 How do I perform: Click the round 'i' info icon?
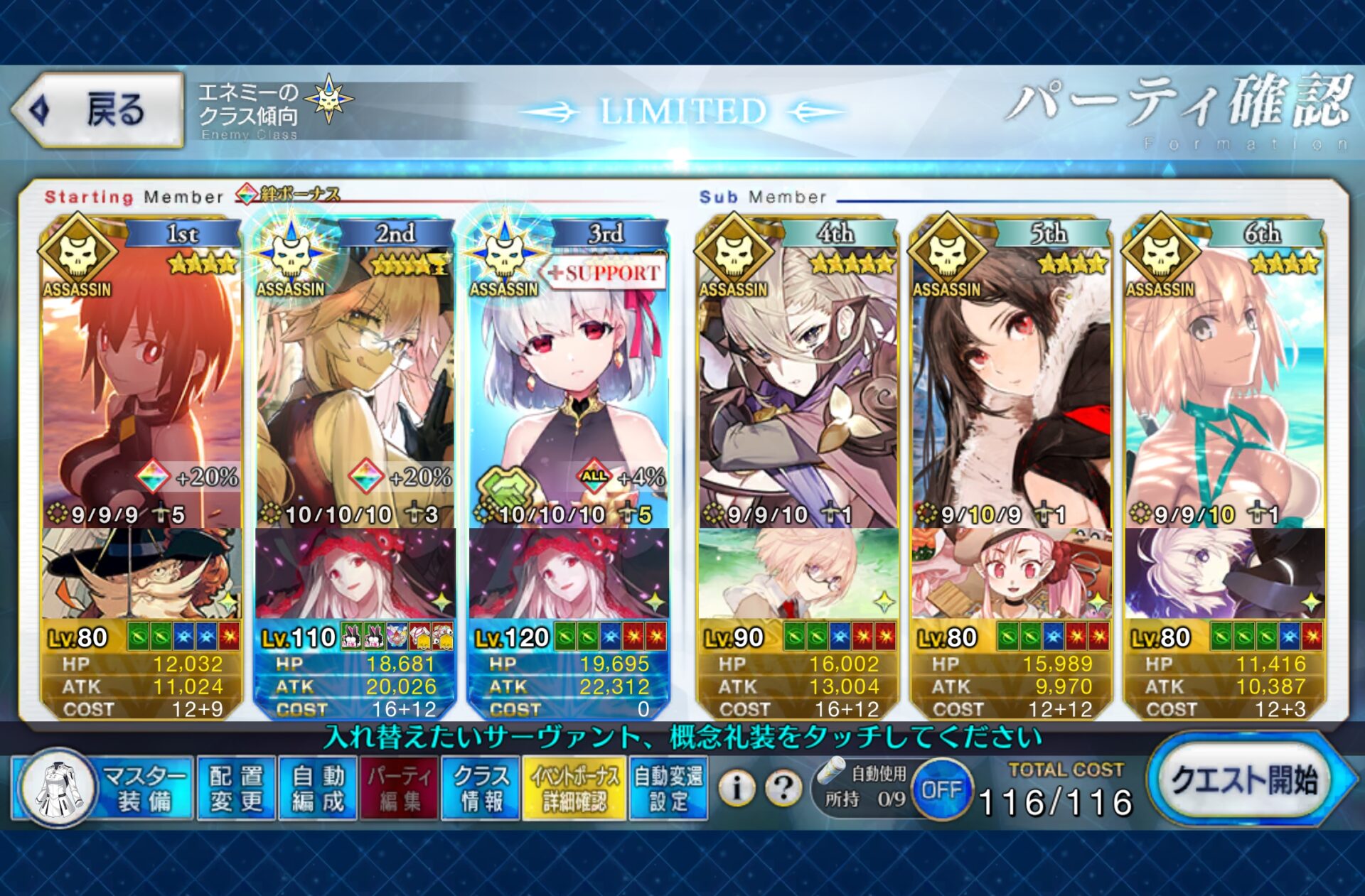[737, 787]
